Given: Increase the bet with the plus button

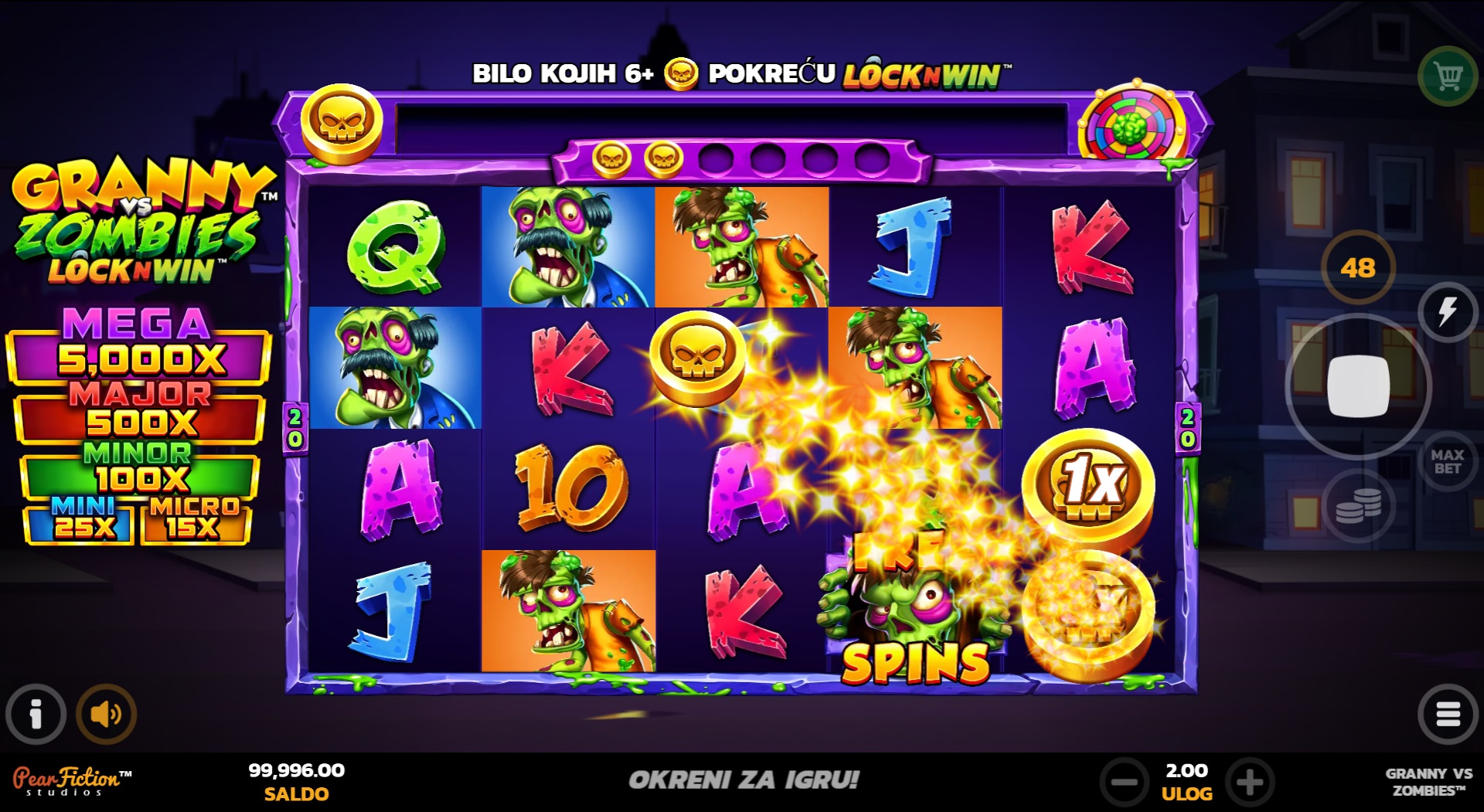Looking at the screenshot, I should point(1250,782).
